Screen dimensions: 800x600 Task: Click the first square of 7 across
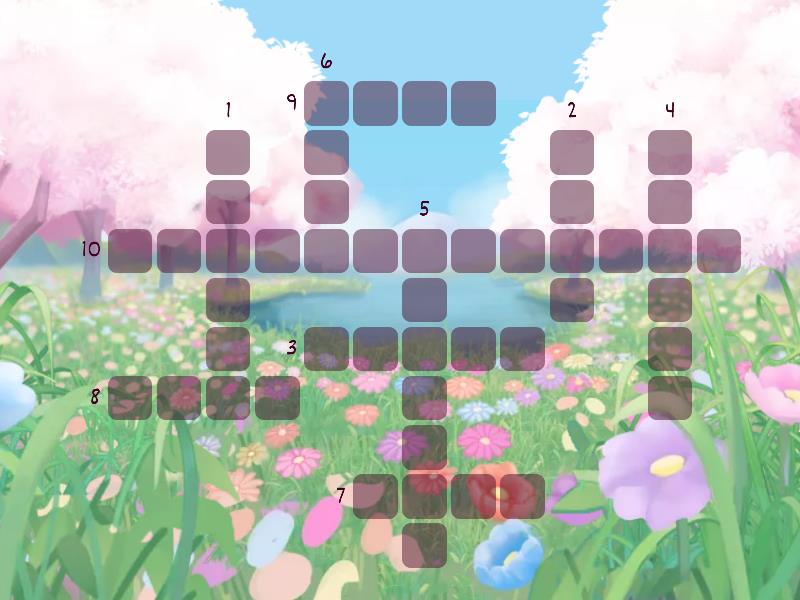click(x=376, y=495)
